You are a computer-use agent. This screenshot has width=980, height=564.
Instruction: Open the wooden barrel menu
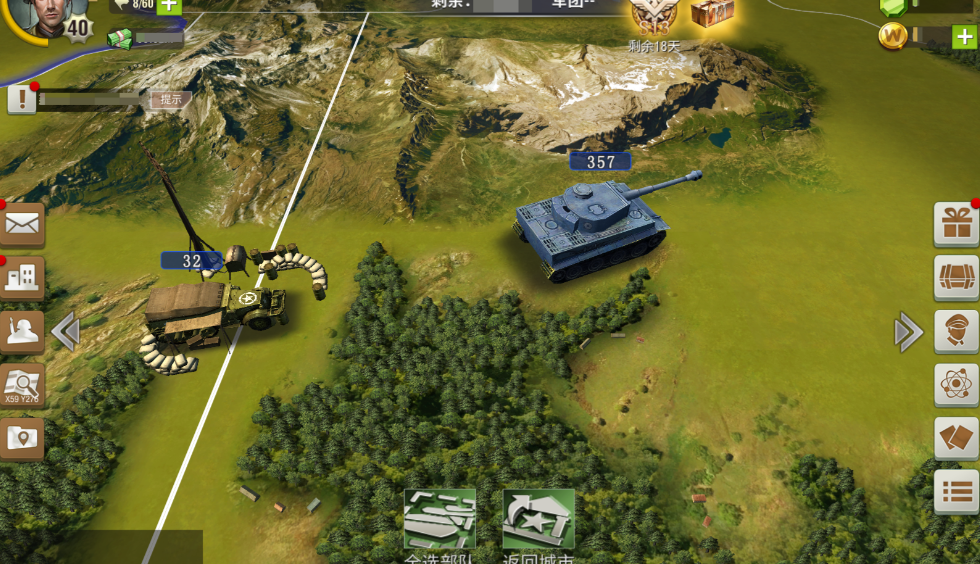tap(956, 277)
